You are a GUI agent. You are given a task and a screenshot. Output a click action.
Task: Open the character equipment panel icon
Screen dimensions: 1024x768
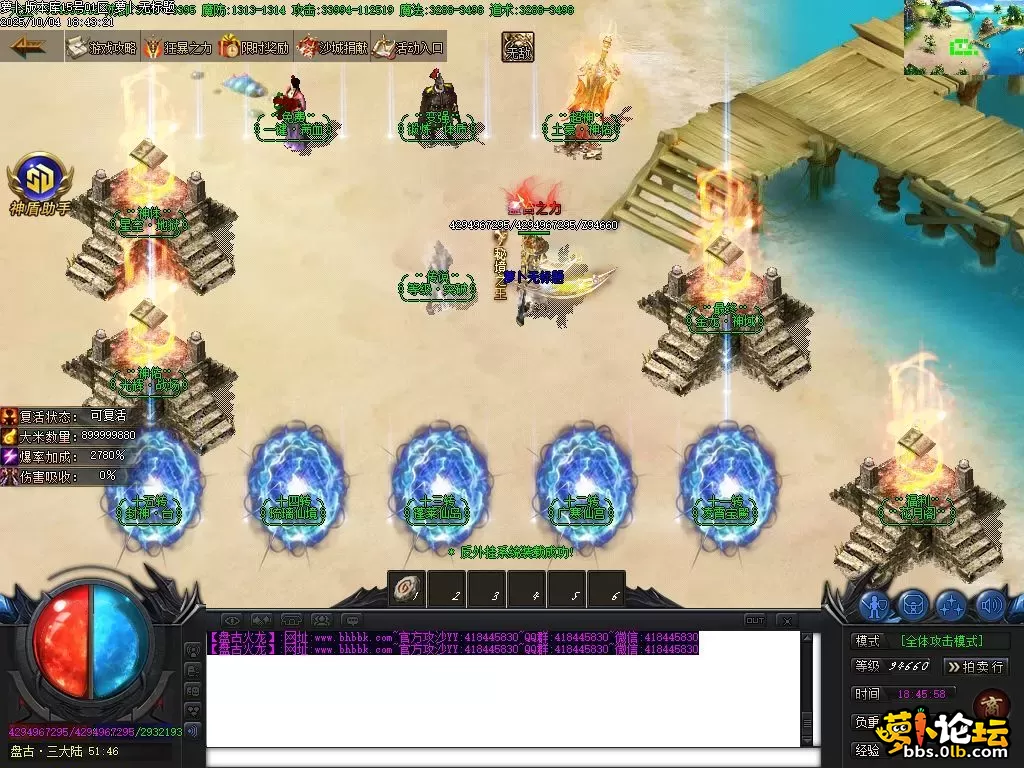click(x=875, y=605)
